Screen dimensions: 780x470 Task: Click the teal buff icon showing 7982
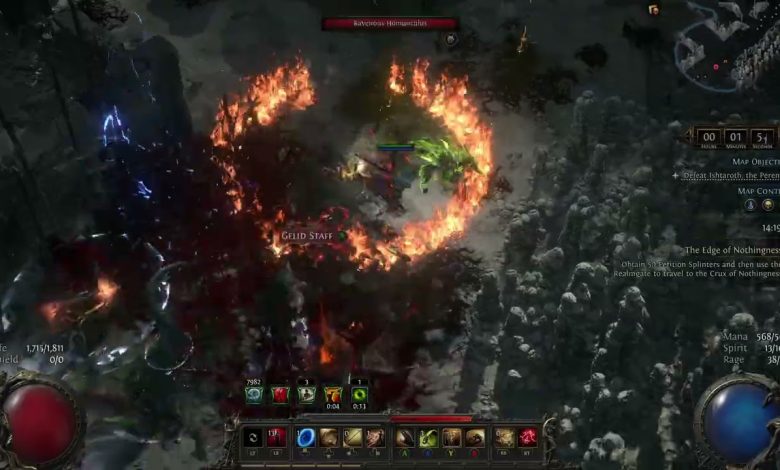pos(253,395)
